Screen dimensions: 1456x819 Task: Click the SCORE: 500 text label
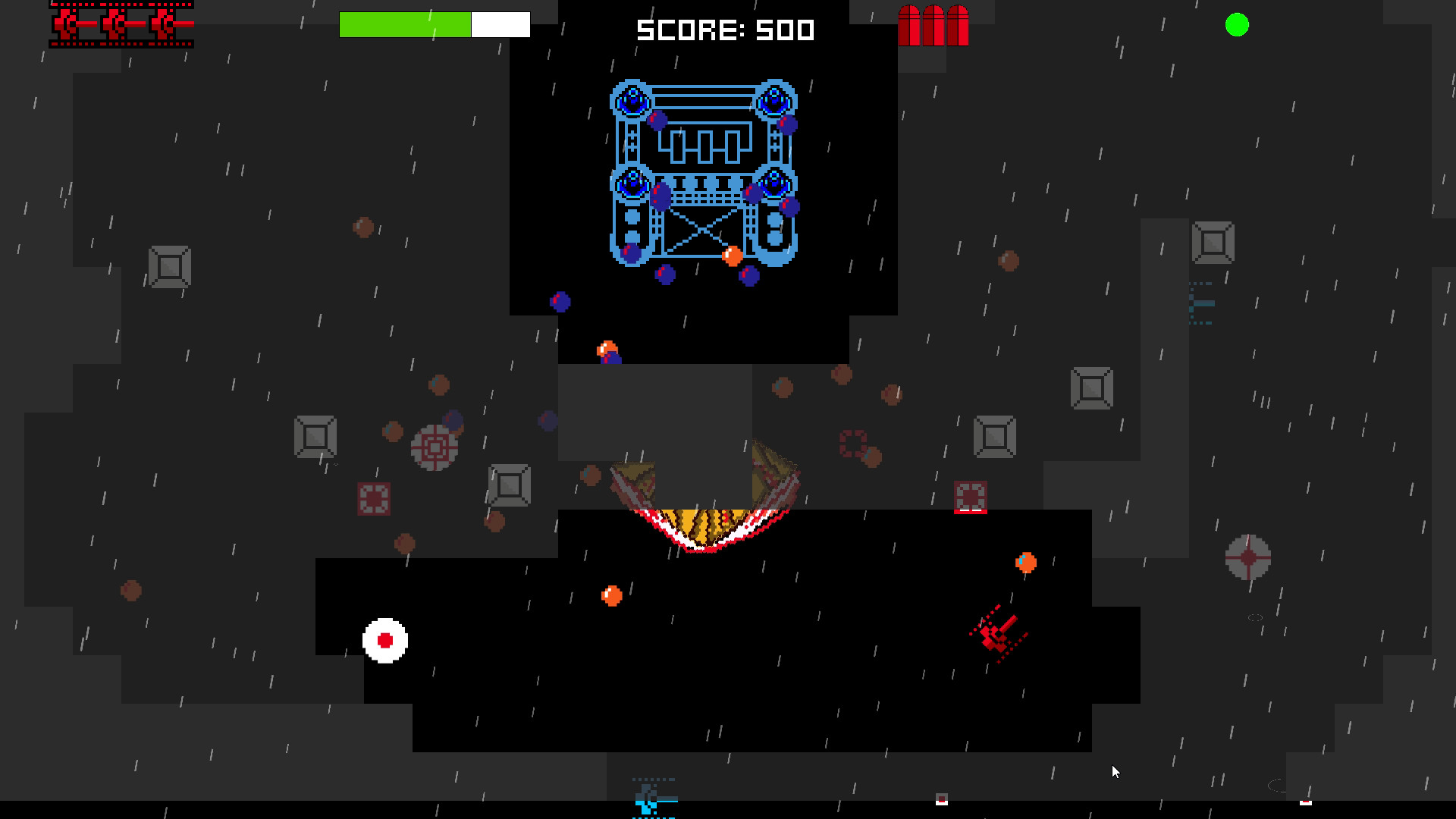pos(724,30)
